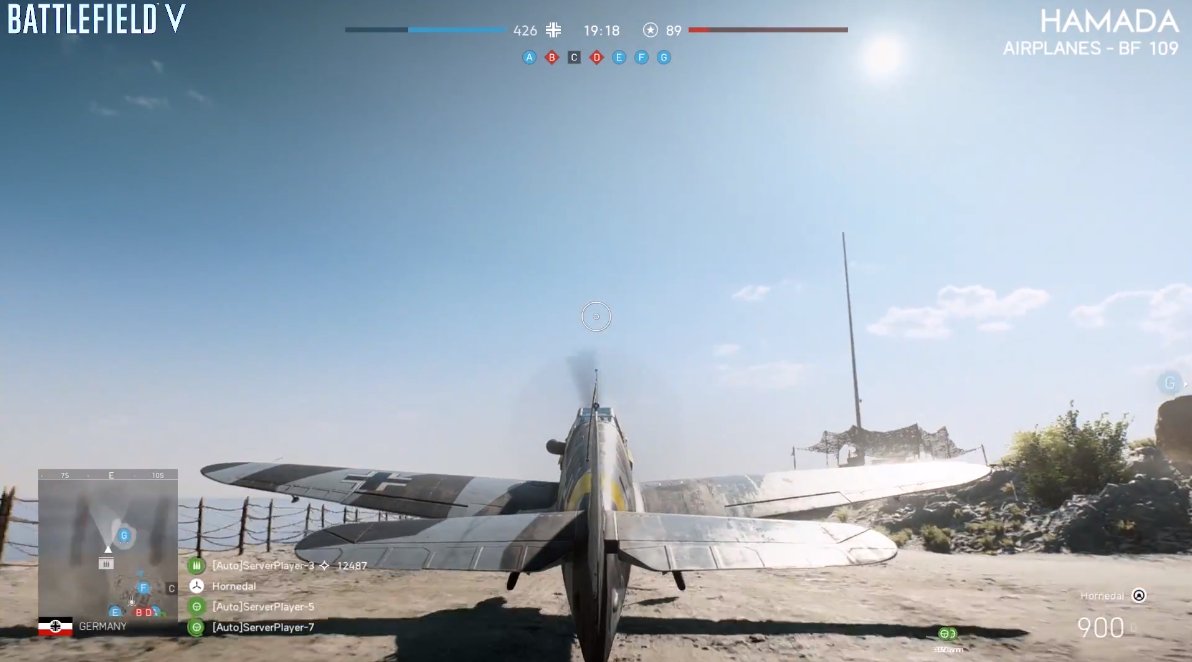
Task: Click the Germany faction flag
Action: click(x=55, y=627)
